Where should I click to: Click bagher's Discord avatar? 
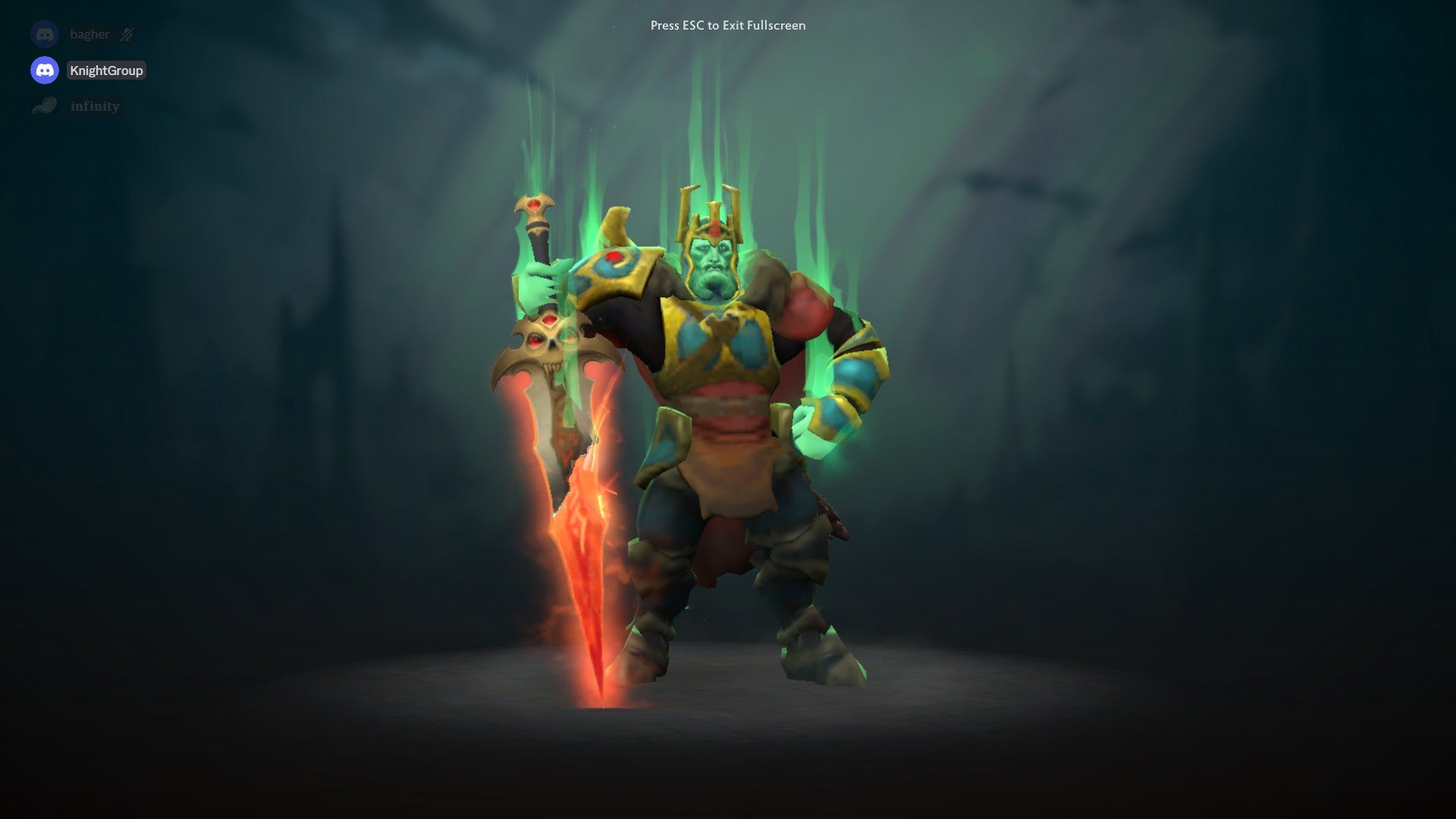click(x=44, y=34)
